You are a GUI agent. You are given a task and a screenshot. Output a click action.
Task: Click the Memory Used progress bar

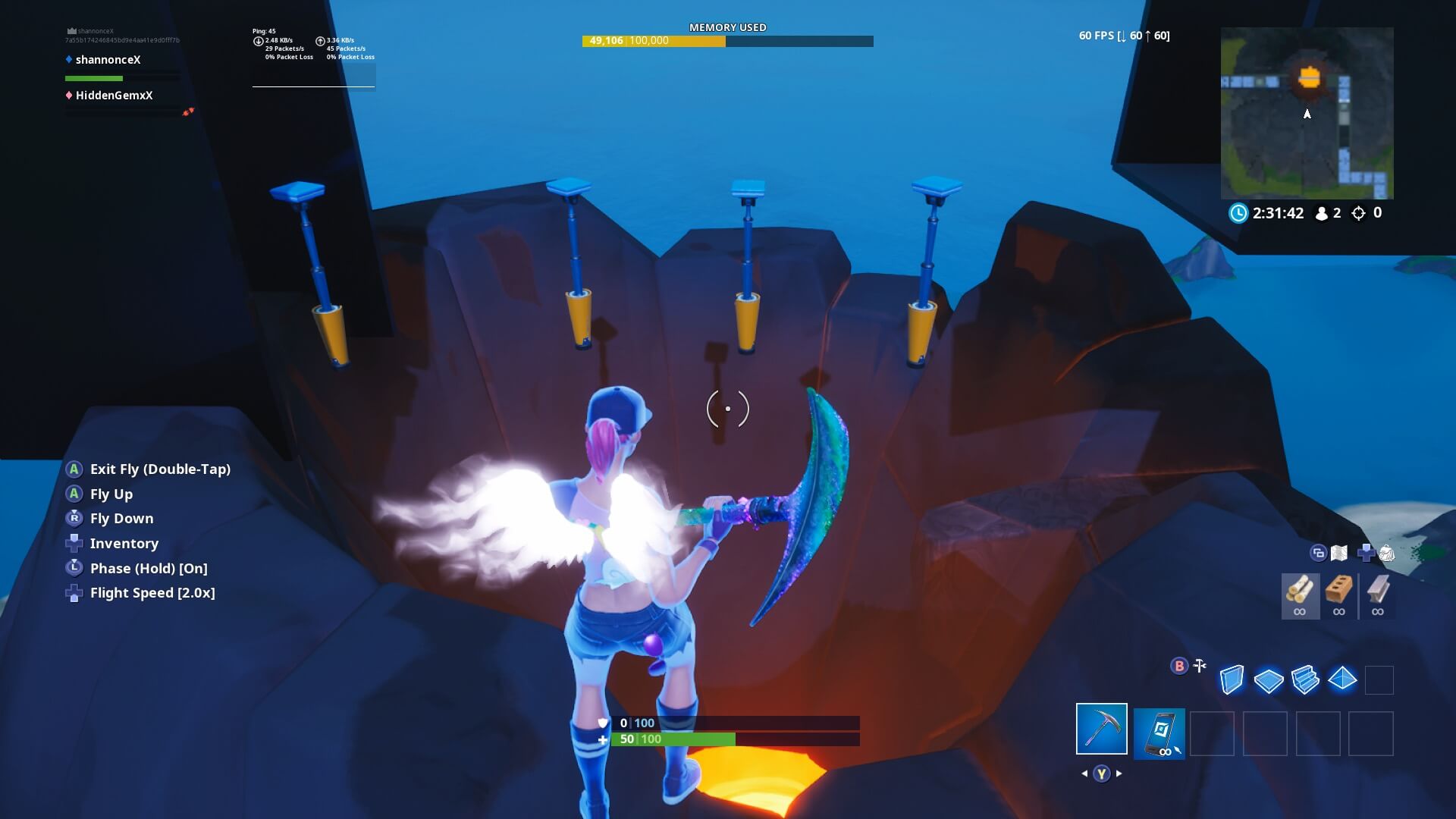point(728,42)
